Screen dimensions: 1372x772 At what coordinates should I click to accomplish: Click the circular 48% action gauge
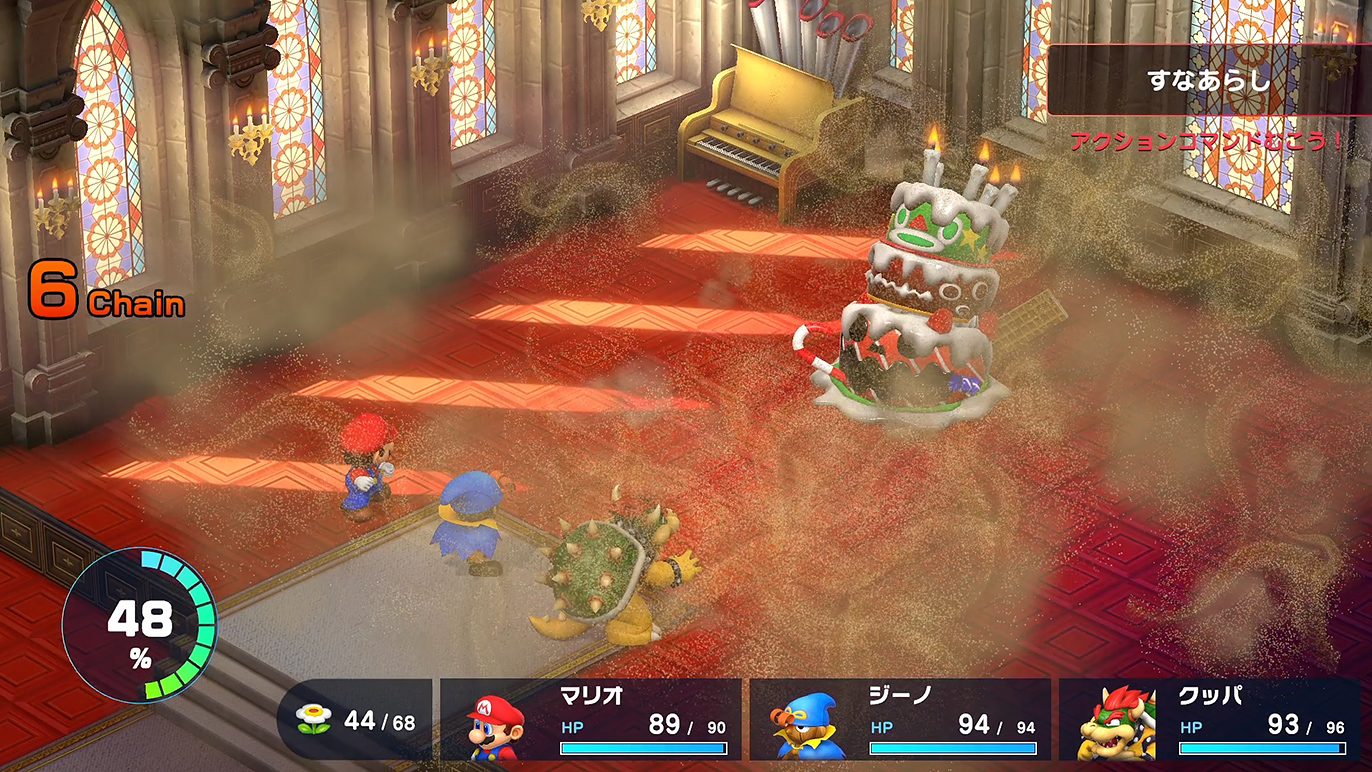point(139,625)
